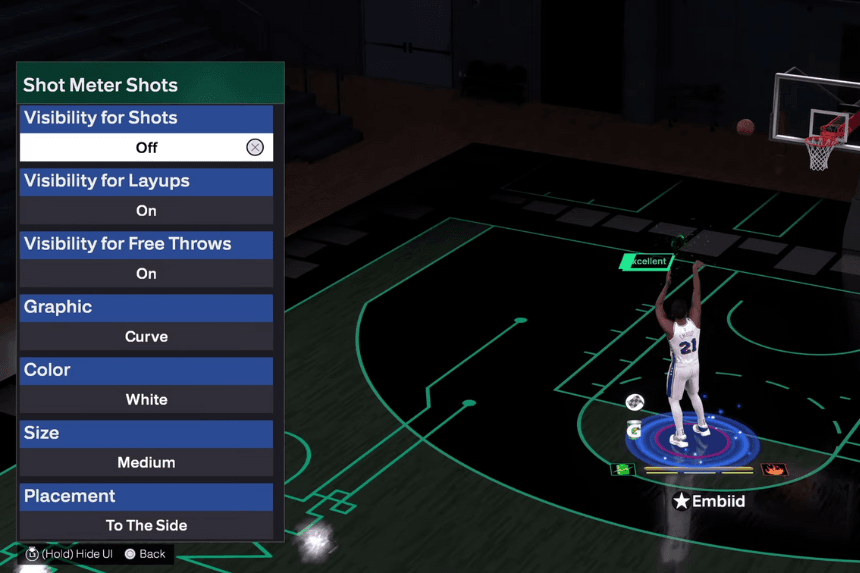The image size is (860, 573).
Task: Change the White color value
Action: pos(146,400)
